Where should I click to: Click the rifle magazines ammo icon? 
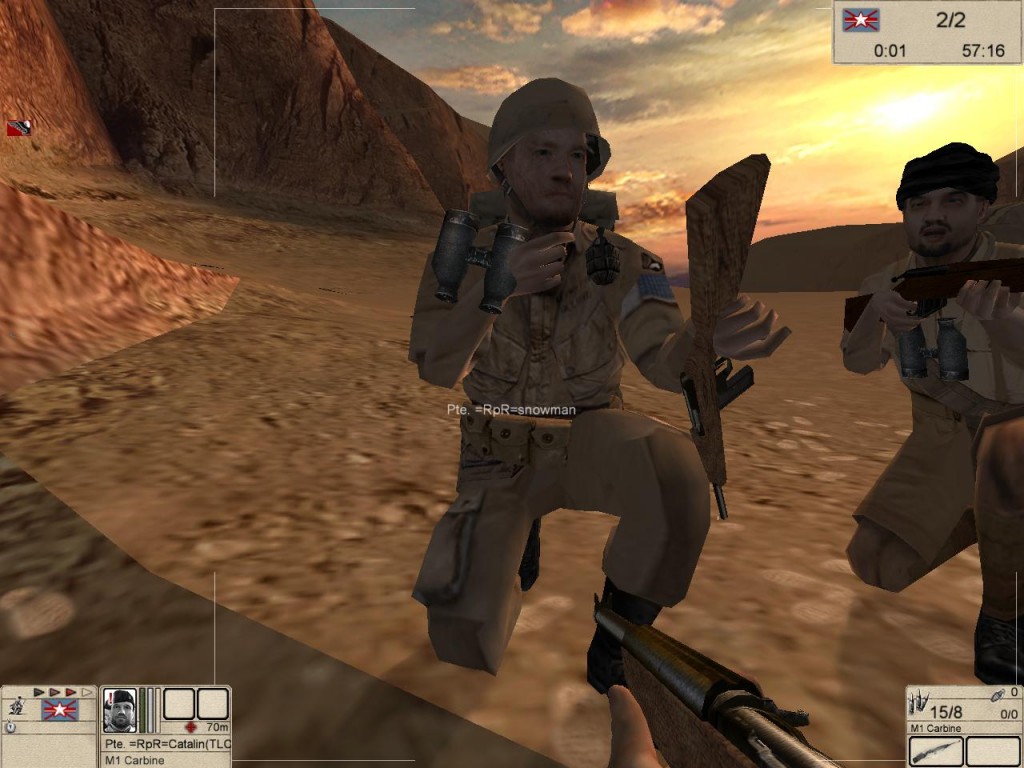tap(919, 700)
